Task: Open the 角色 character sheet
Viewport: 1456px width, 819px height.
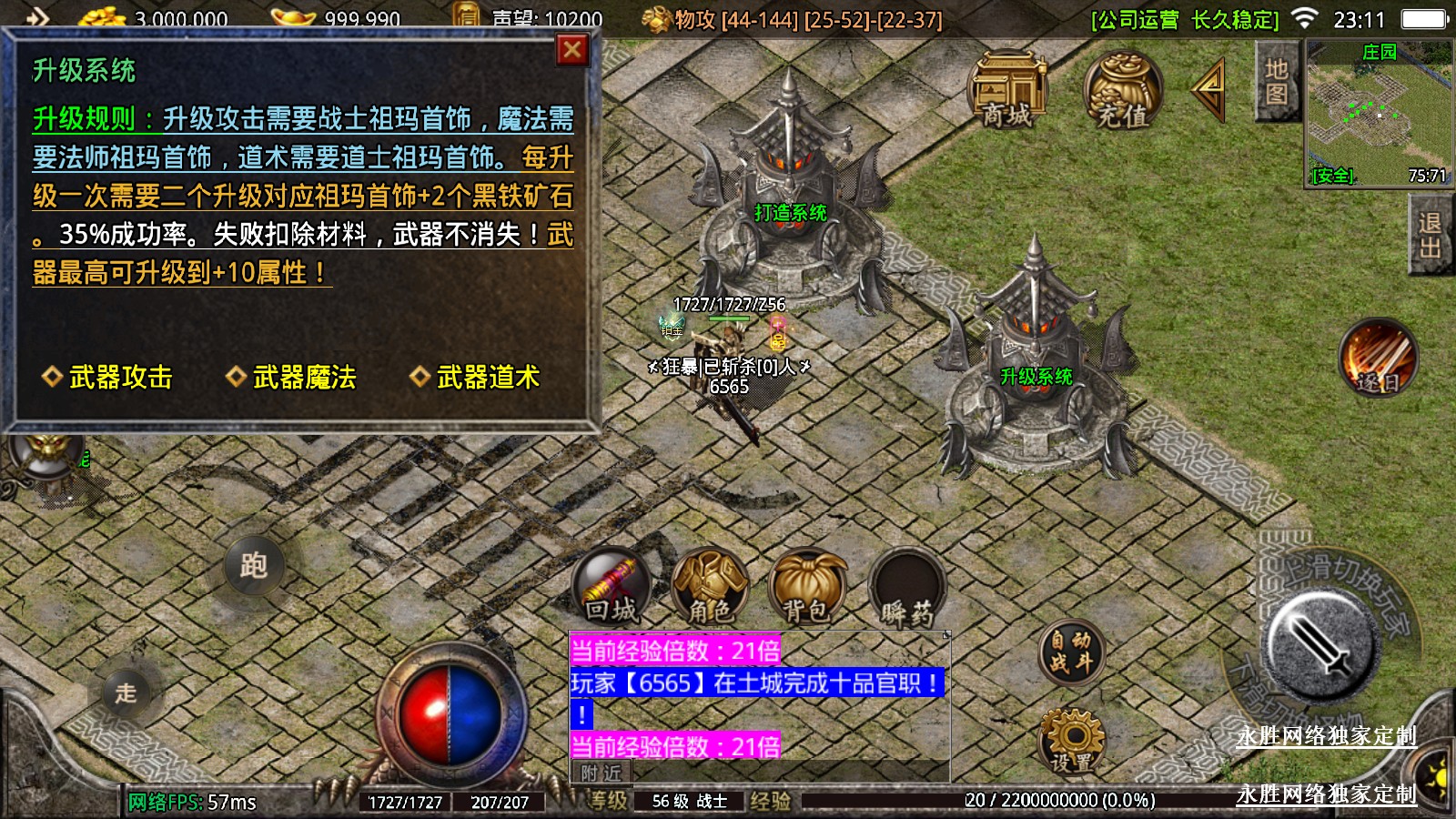Action: point(710,587)
